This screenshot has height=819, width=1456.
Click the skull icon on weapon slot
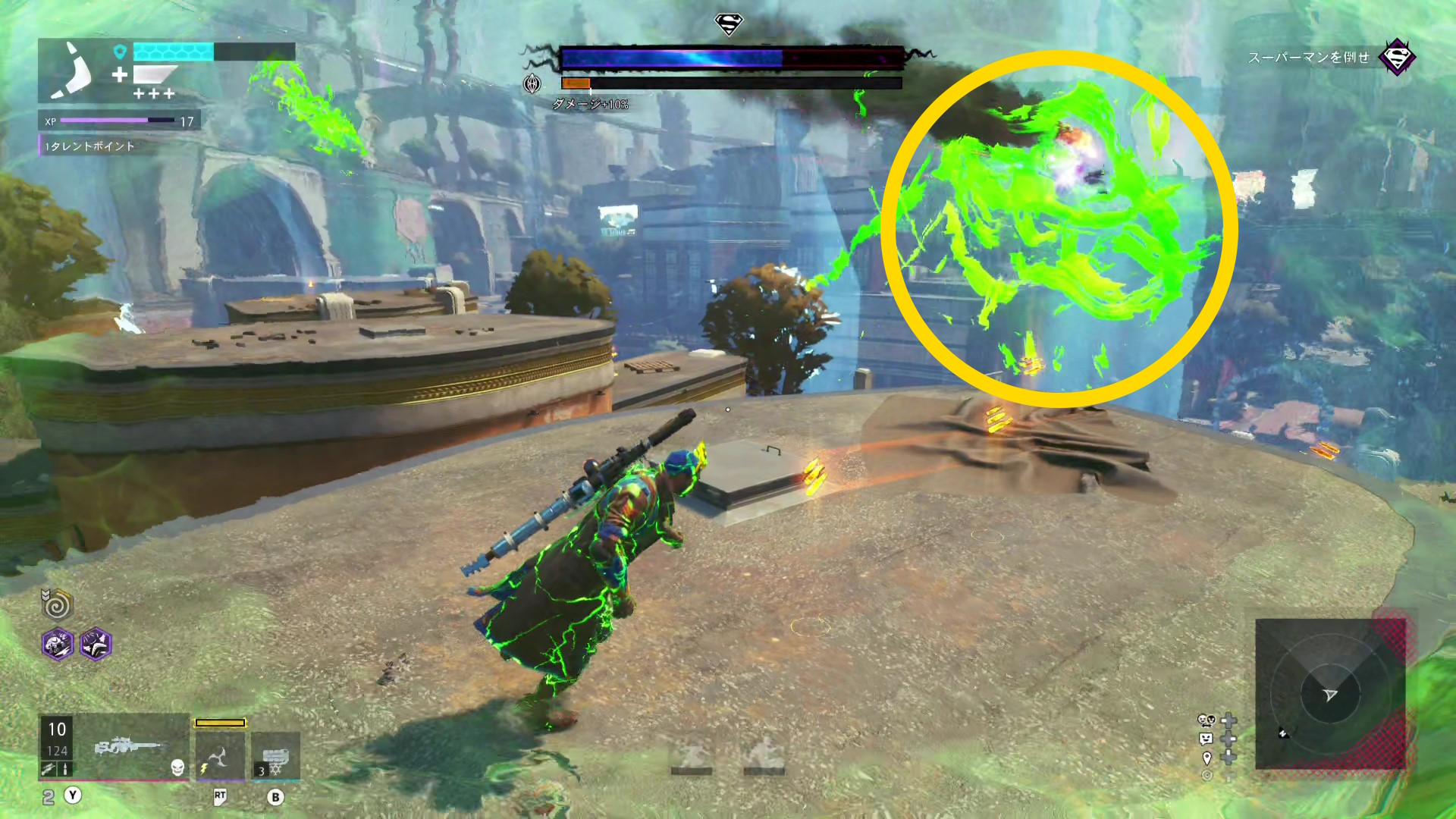(177, 768)
